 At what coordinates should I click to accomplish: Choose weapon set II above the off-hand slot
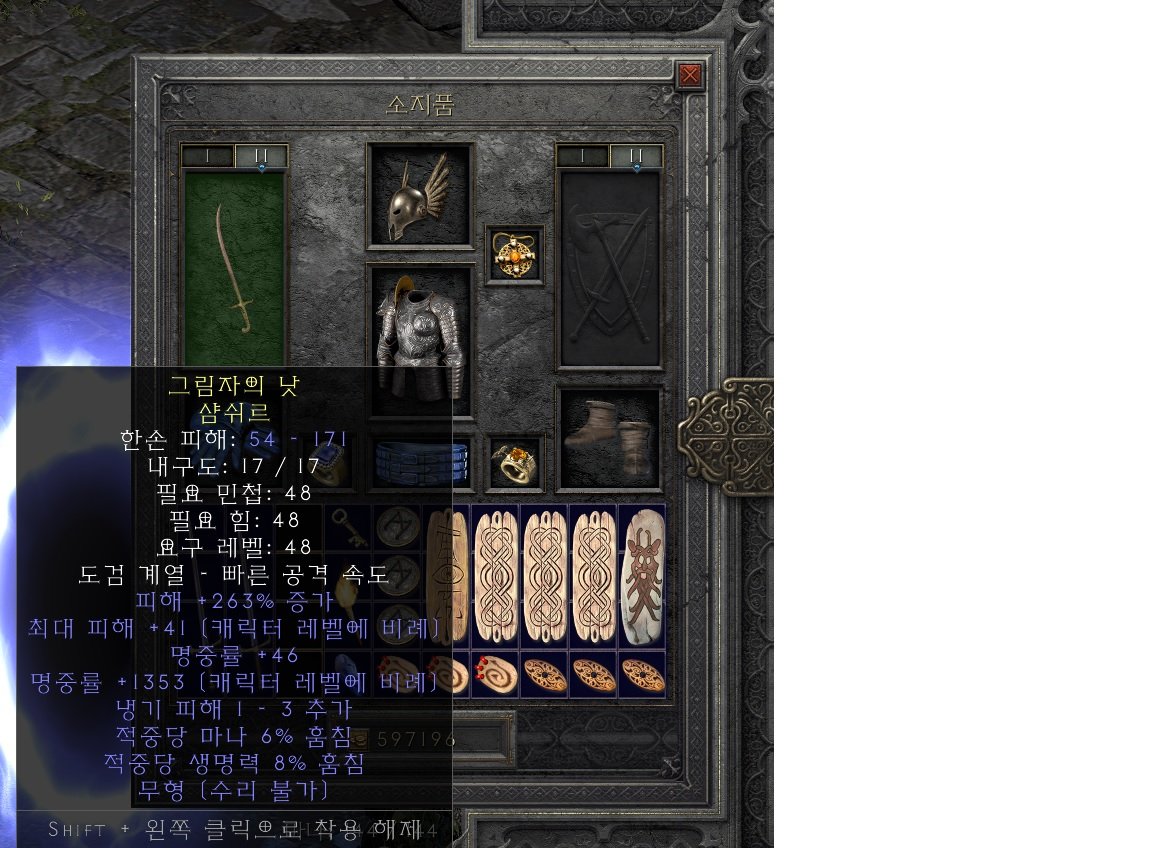(x=636, y=156)
